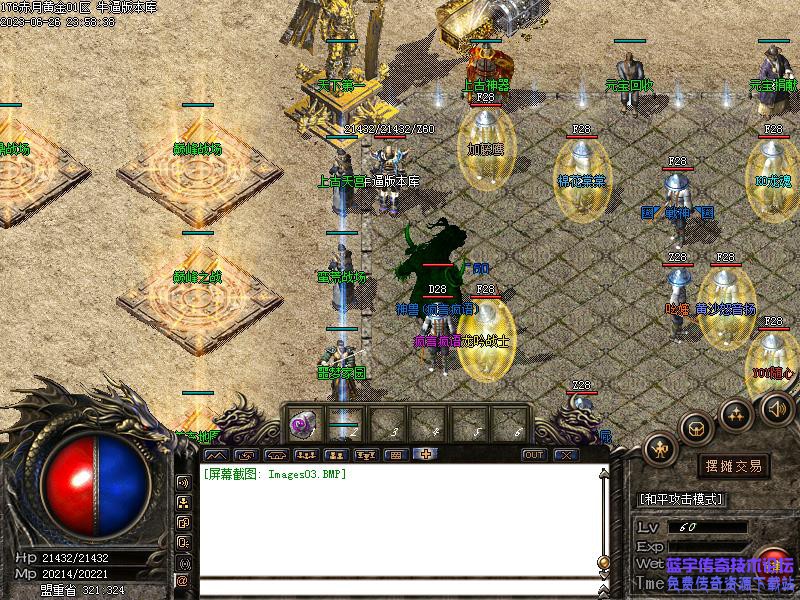Click the chat text input line
The image size is (800, 600).
[400, 585]
